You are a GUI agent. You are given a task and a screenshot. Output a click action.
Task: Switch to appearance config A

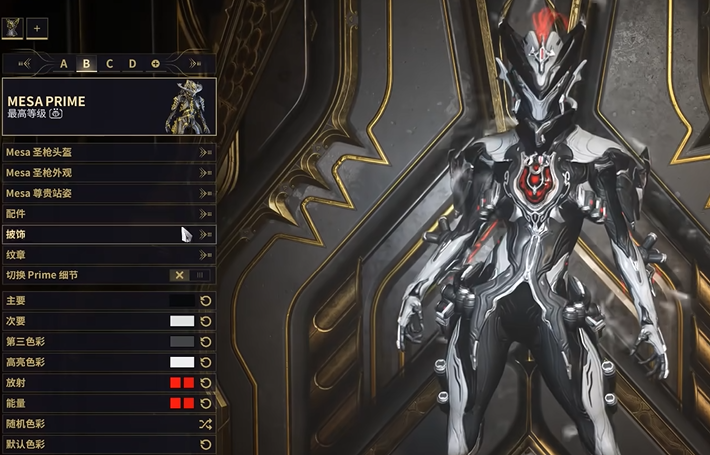tap(64, 64)
